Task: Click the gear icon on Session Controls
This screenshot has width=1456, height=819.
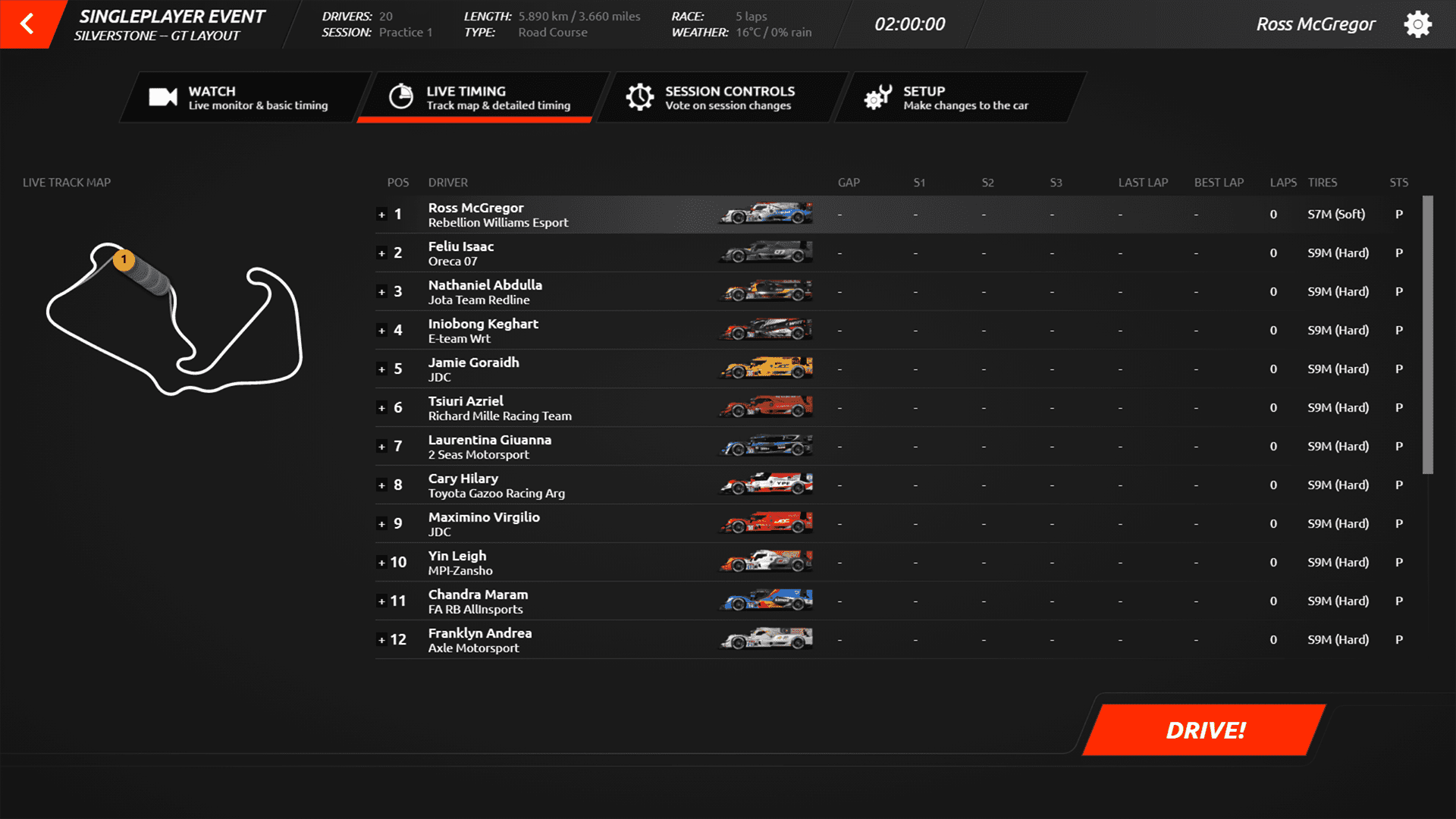Action: (x=641, y=96)
